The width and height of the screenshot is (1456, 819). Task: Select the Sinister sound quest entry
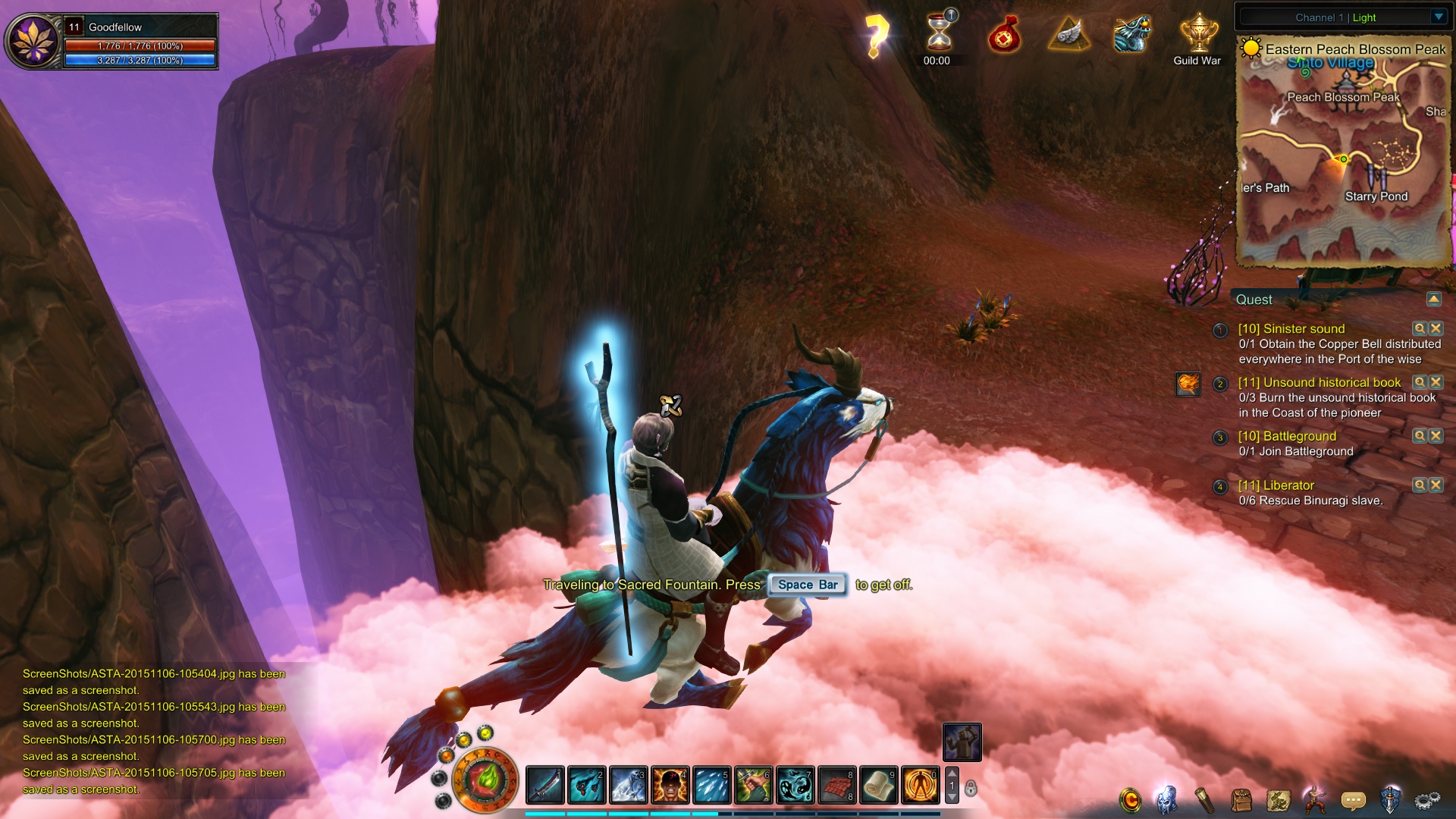tap(1291, 328)
